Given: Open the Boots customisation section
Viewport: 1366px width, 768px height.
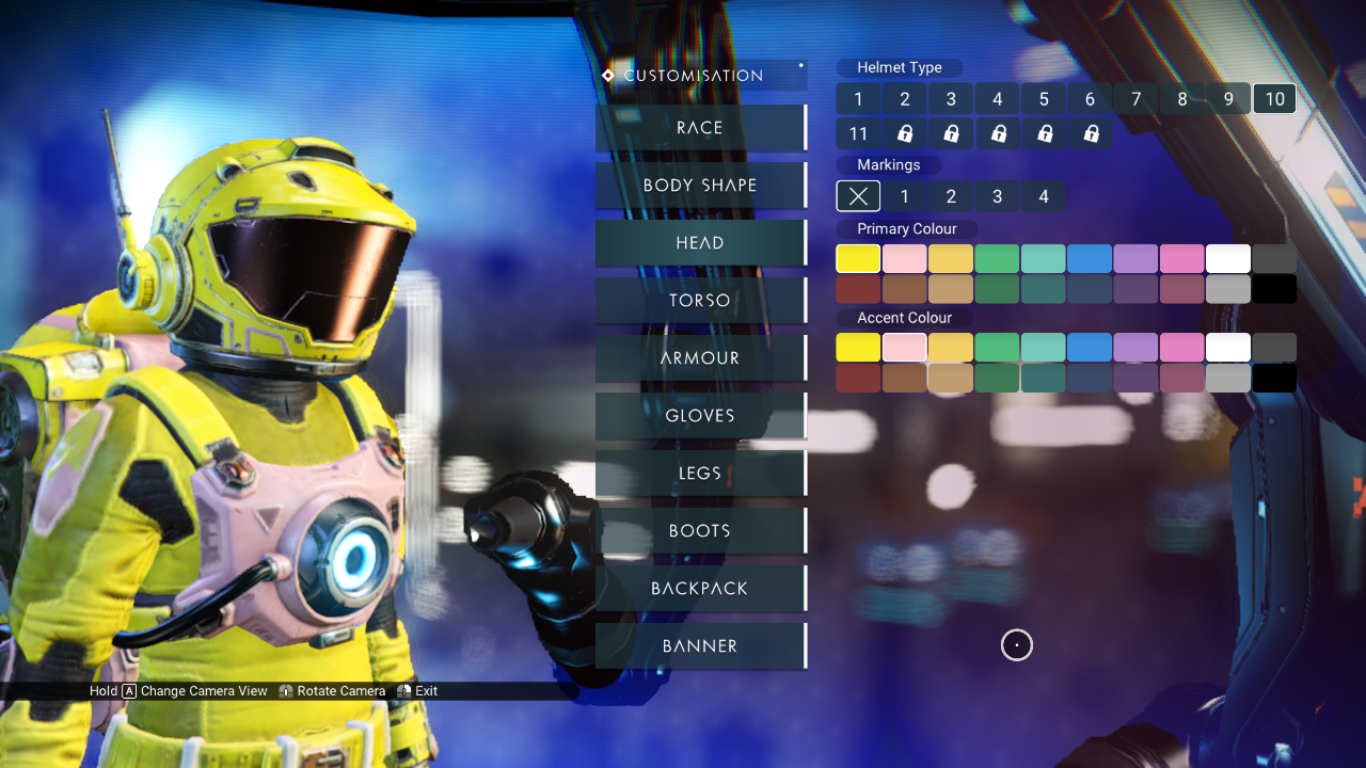Looking at the screenshot, I should (x=700, y=531).
